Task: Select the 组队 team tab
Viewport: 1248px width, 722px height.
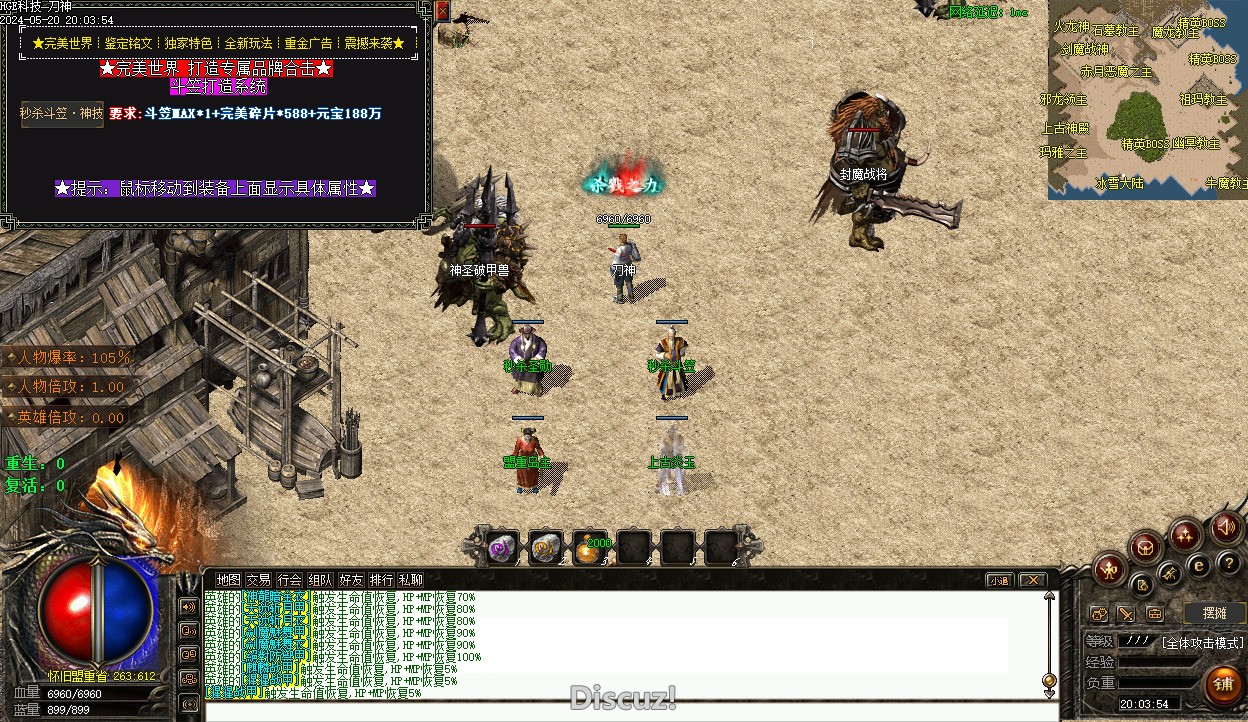Action: pyautogui.click(x=320, y=579)
